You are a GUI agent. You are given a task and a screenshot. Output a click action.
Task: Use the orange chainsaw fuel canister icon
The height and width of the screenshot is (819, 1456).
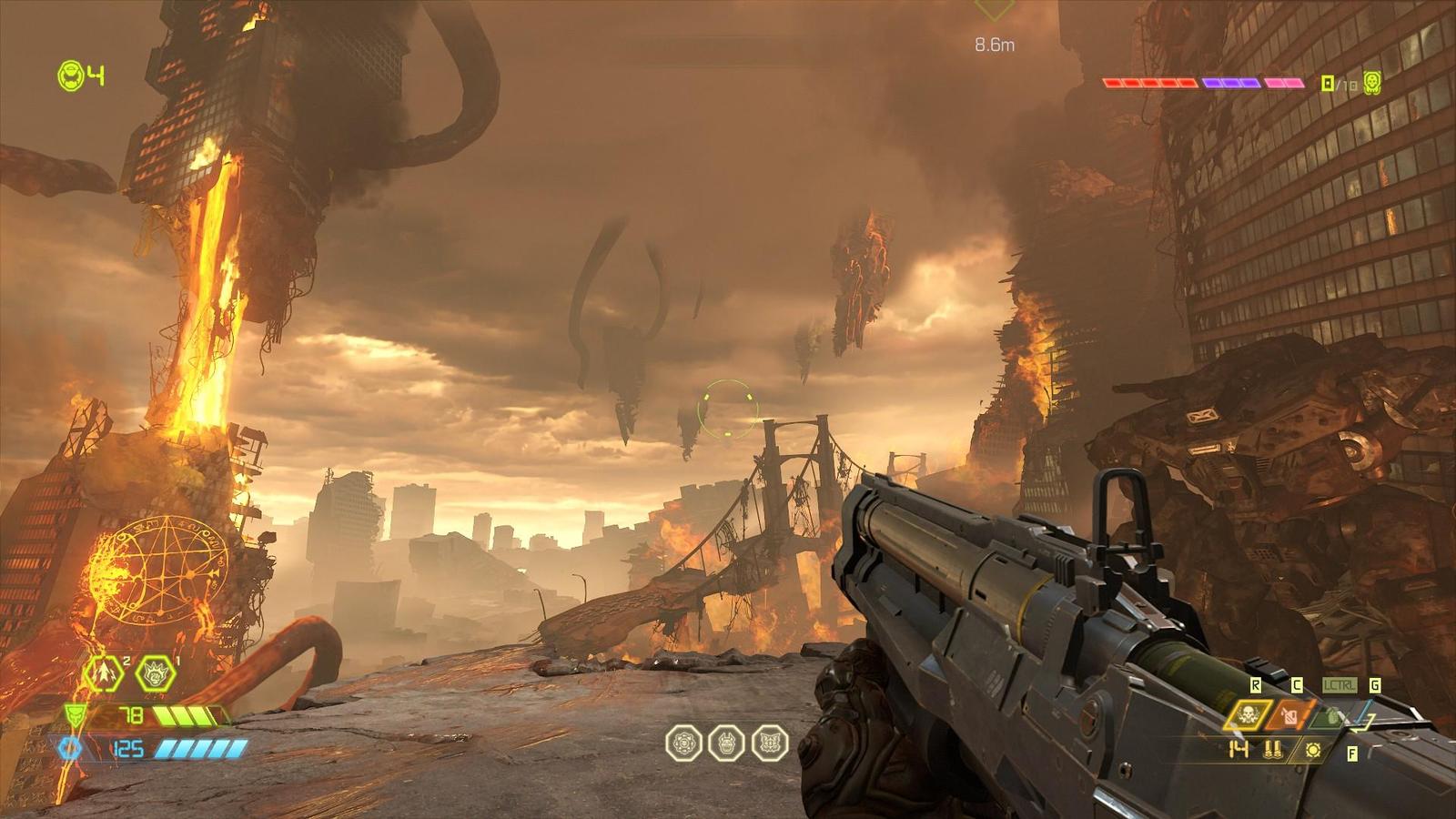click(x=1289, y=716)
